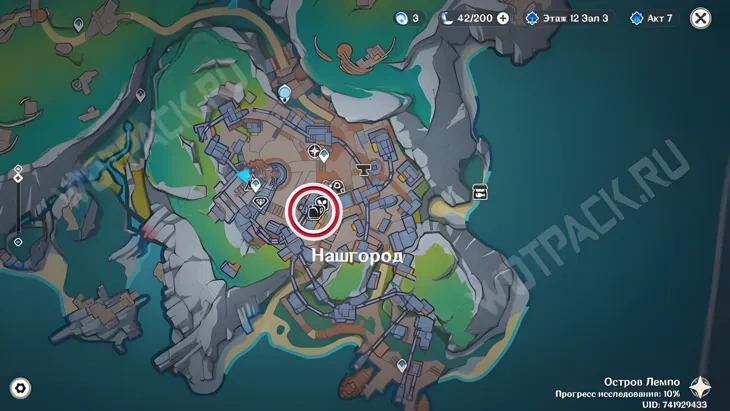Select the Statue of the Seven marker north of town
Viewport: 730px width, 411px height.
click(286, 94)
